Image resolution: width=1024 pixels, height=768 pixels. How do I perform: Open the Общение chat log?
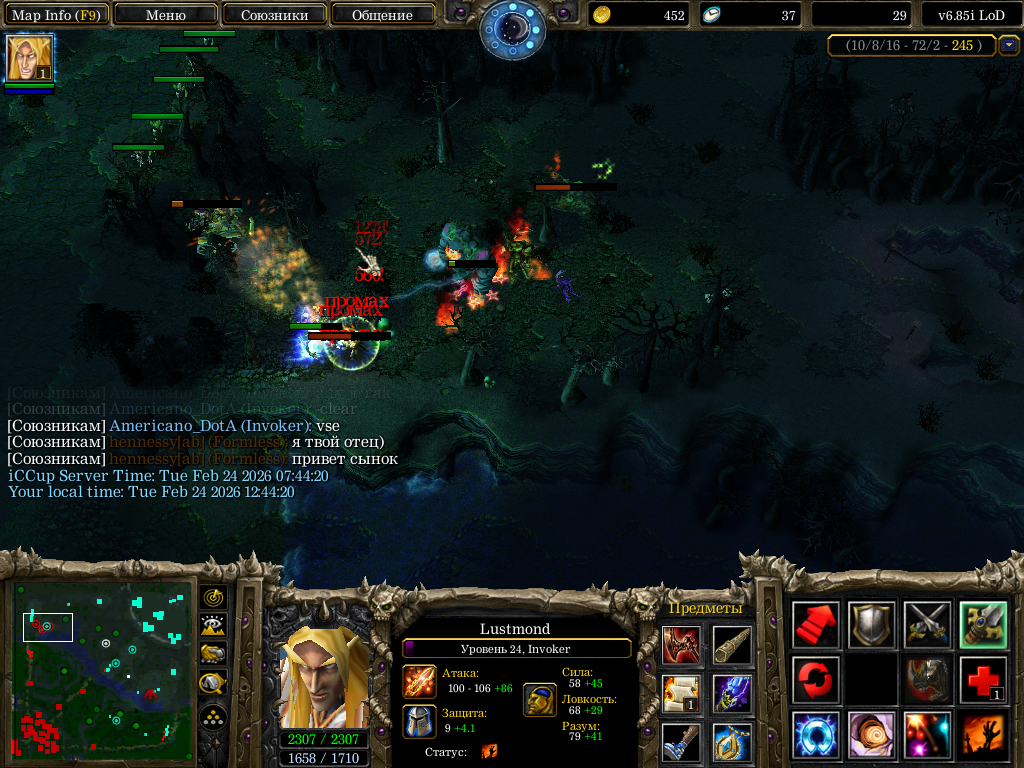point(383,15)
